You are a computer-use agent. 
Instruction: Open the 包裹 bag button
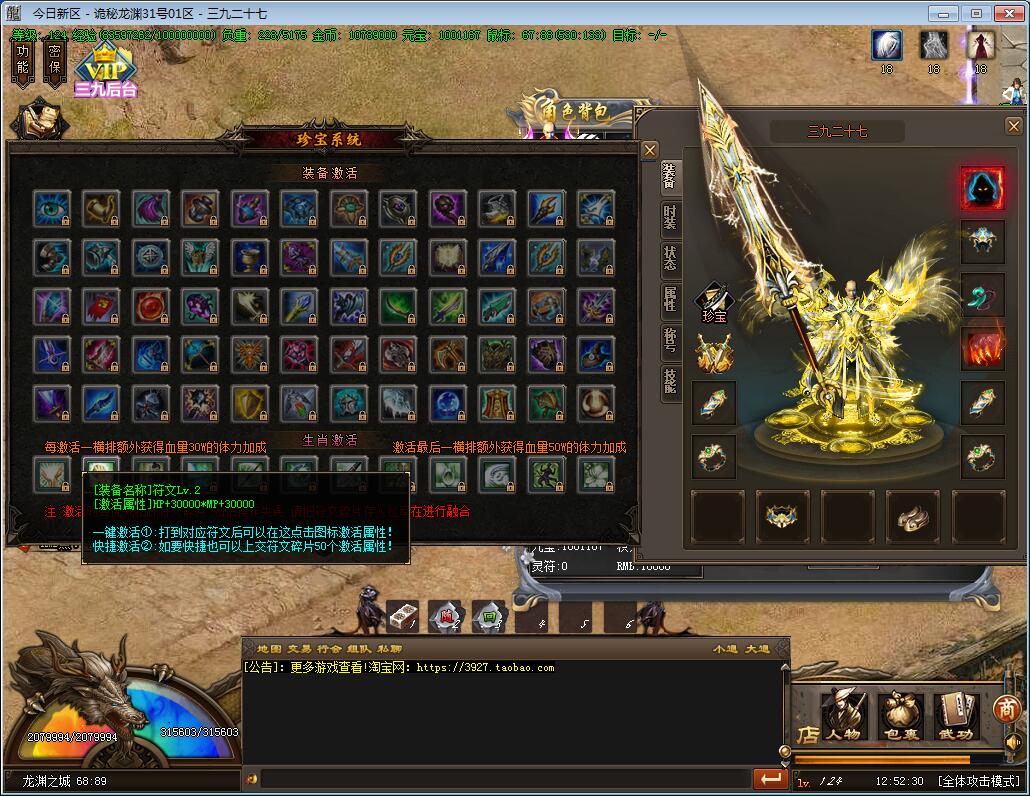[x=899, y=716]
